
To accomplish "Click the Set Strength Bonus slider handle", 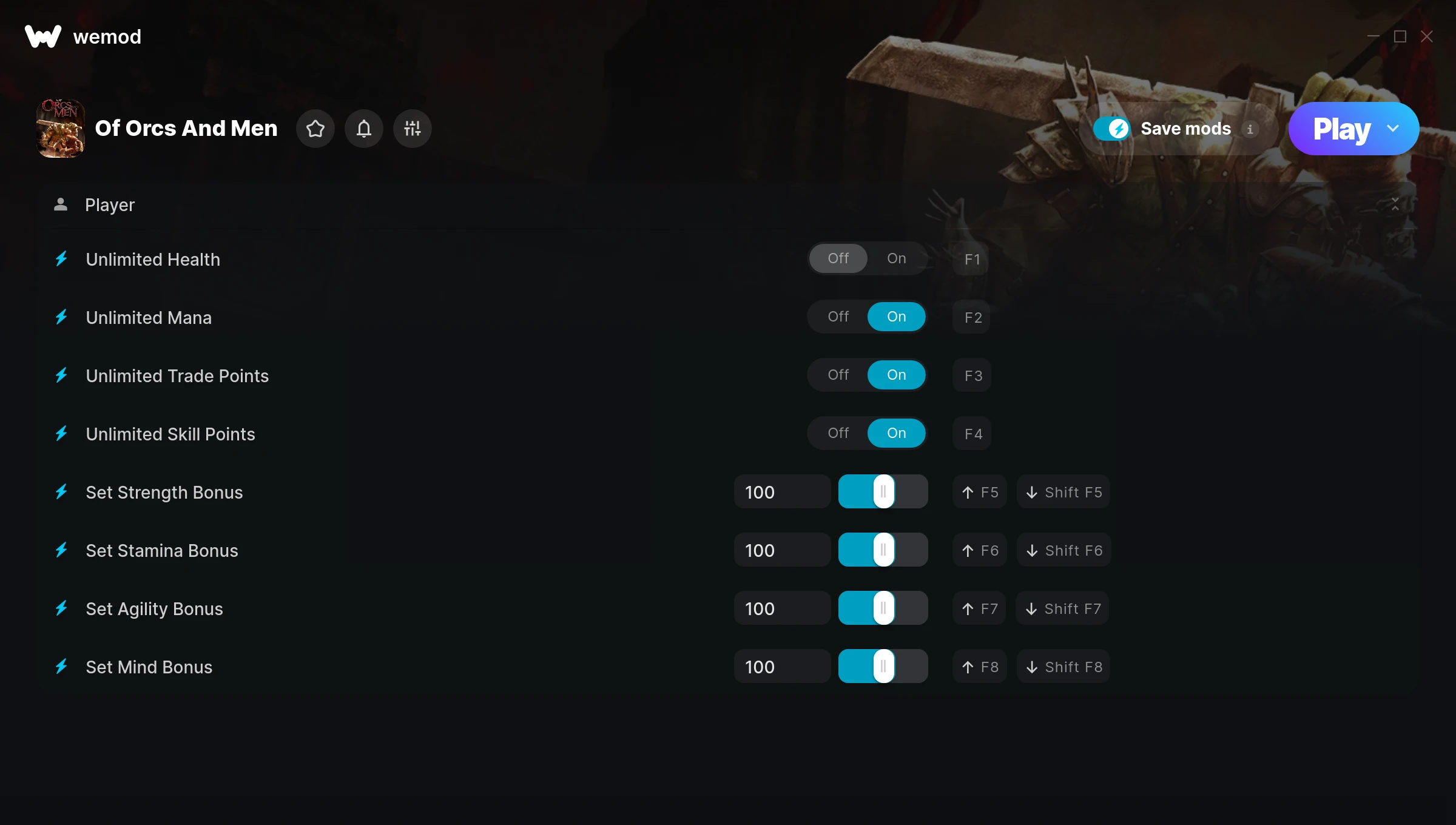I will click(x=883, y=491).
